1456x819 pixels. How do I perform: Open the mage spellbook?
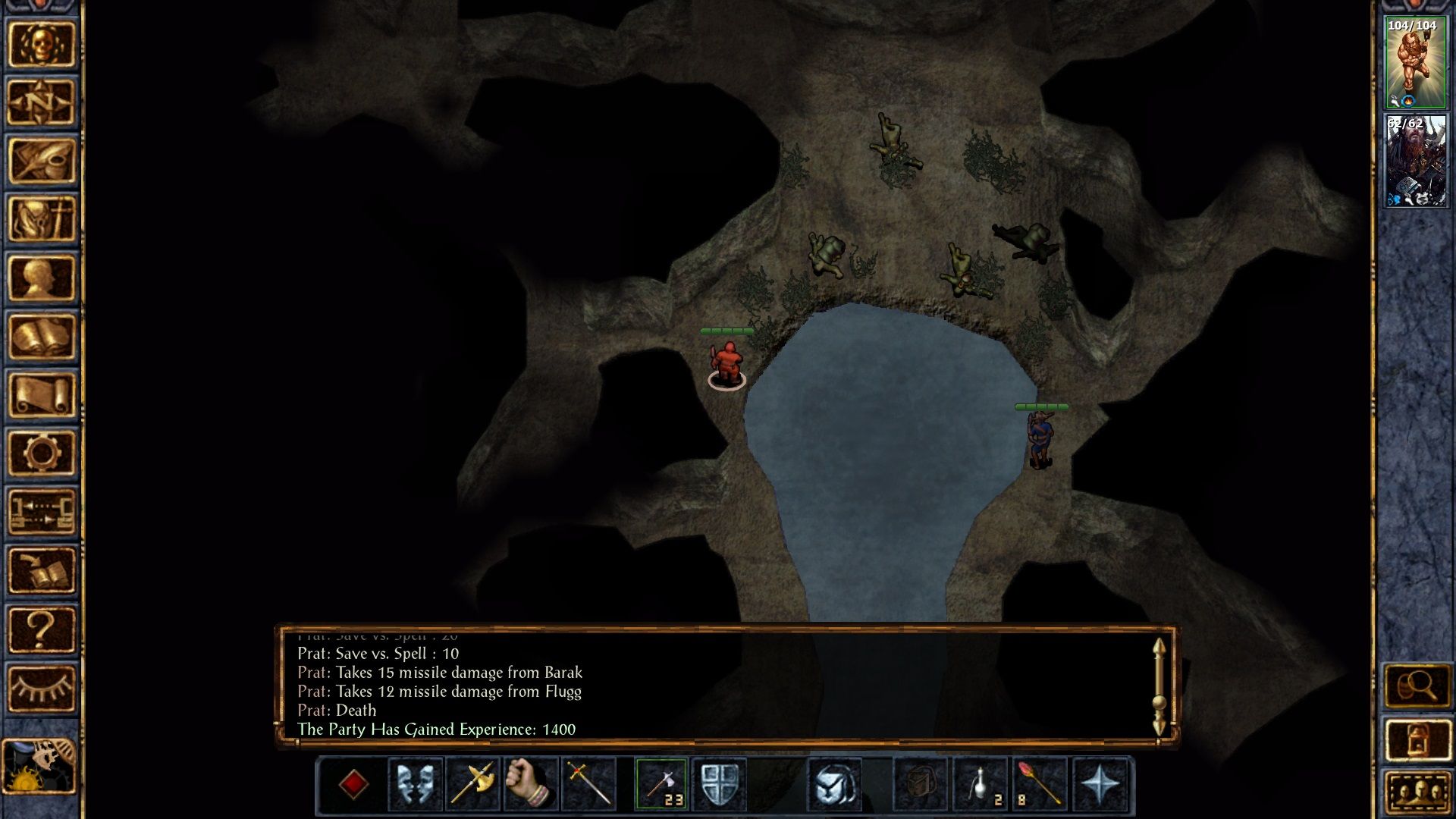42,336
